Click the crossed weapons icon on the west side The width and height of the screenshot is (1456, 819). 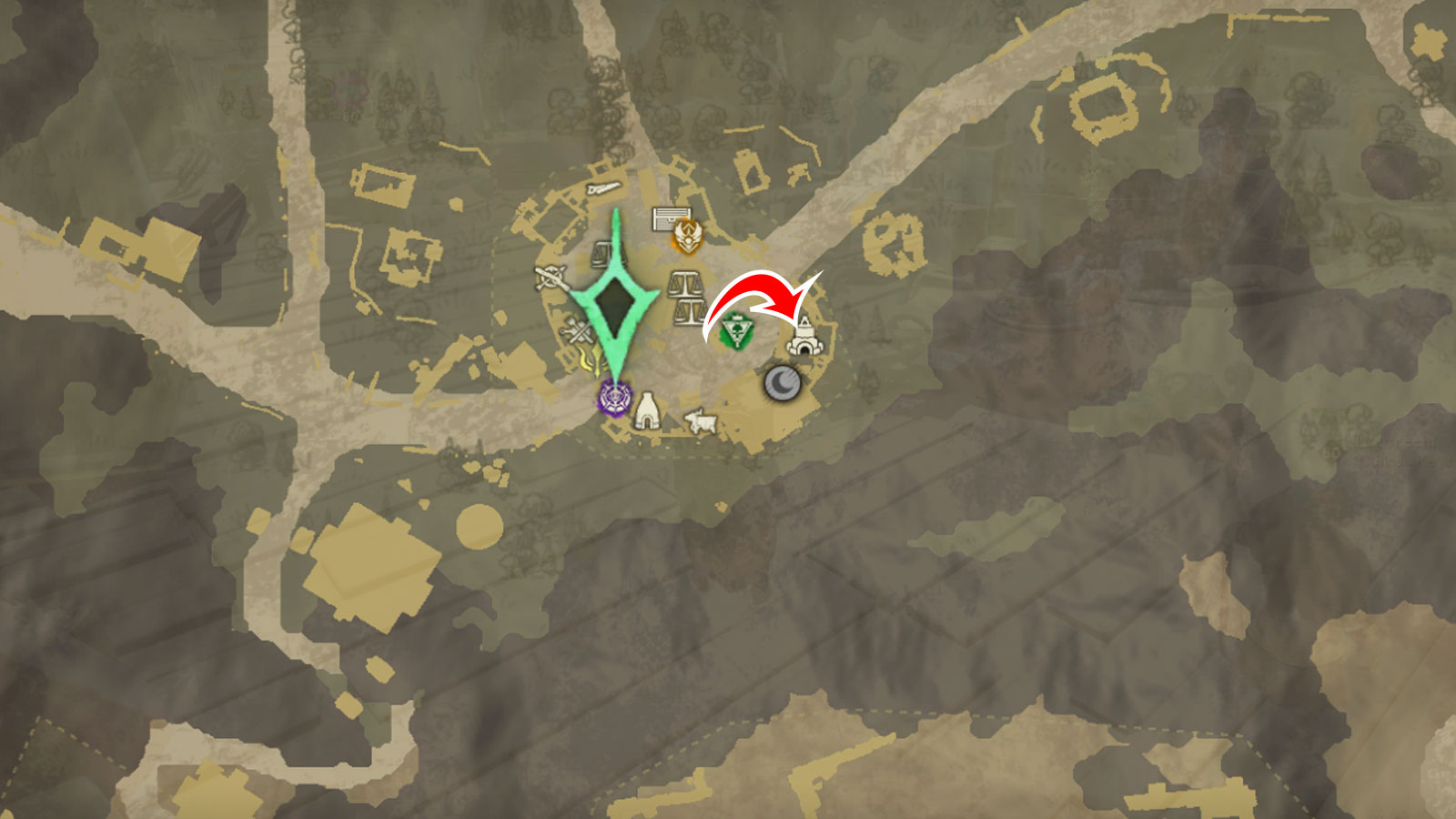click(x=550, y=277)
